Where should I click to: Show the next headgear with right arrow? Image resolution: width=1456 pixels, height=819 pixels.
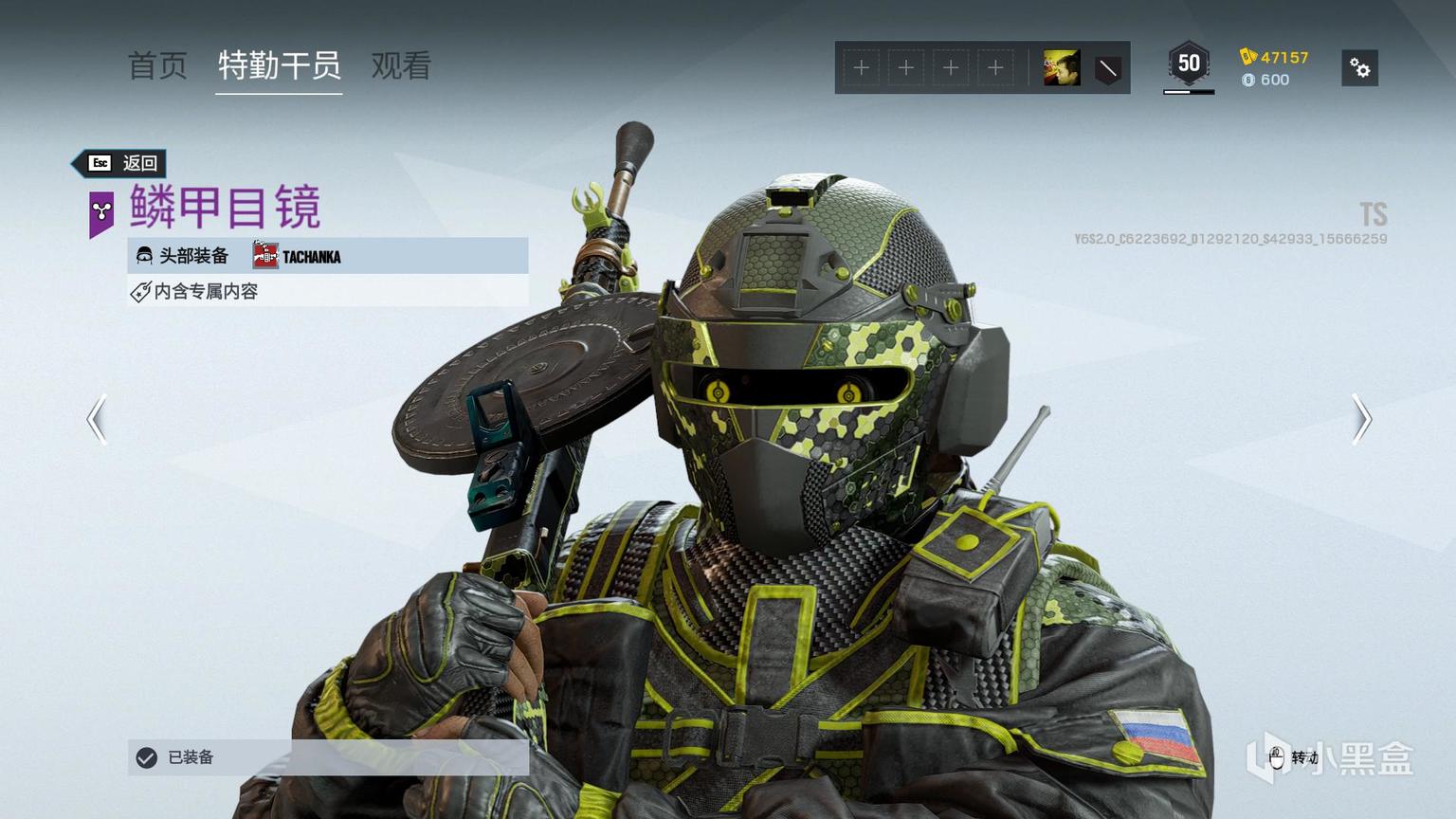1361,419
